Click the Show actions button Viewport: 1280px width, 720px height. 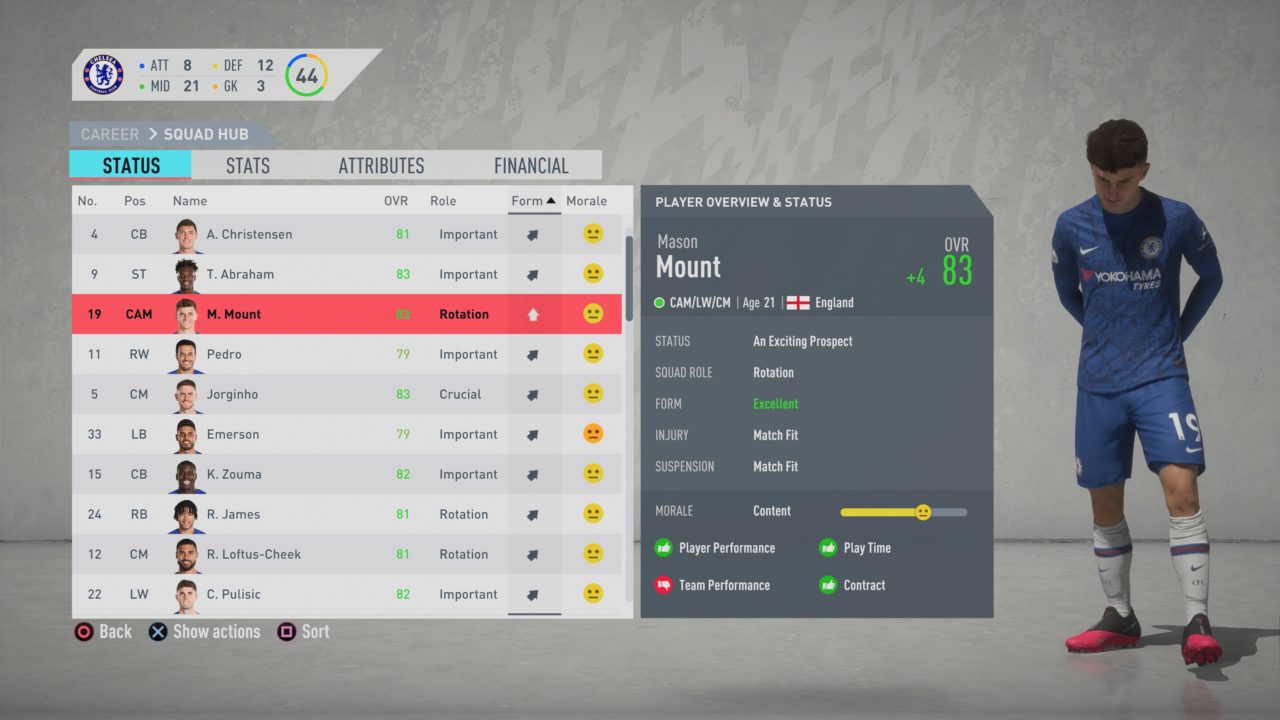tap(204, 631)
